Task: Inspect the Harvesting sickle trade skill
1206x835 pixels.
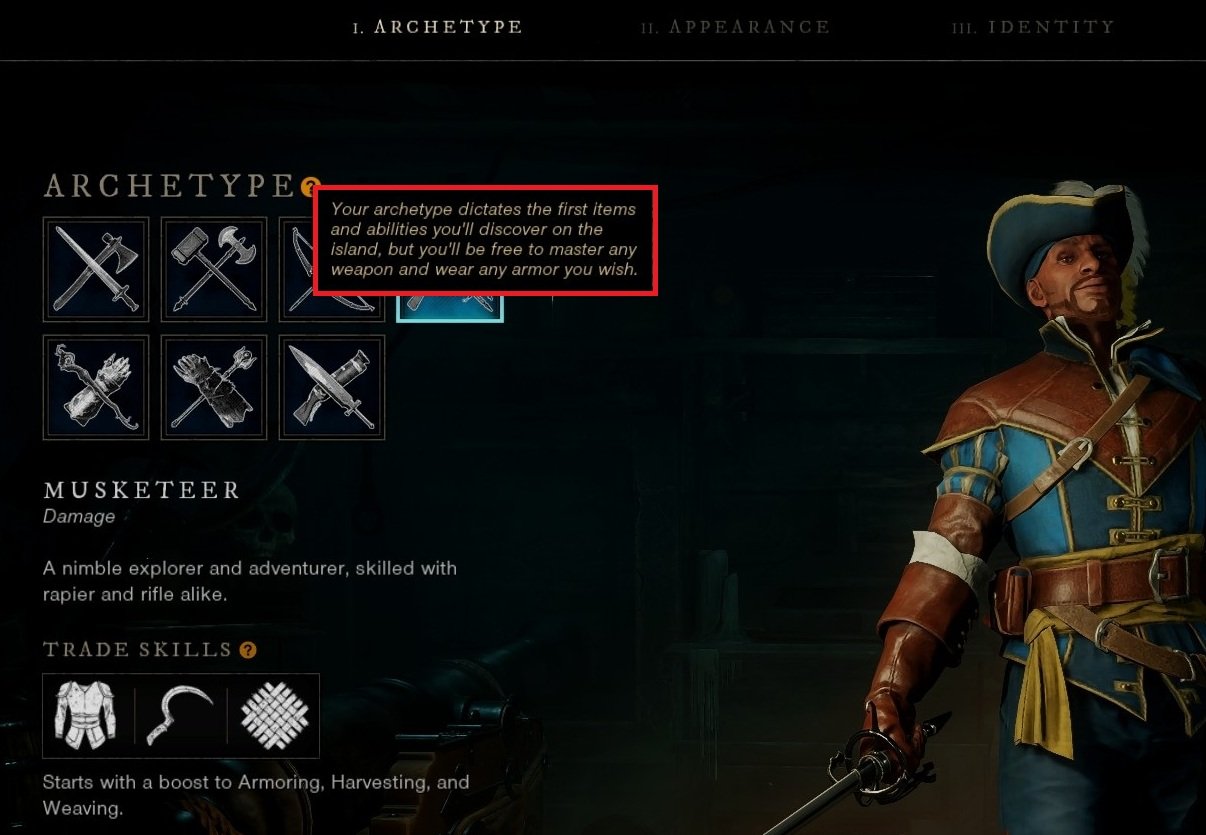Action: point(181,715)
